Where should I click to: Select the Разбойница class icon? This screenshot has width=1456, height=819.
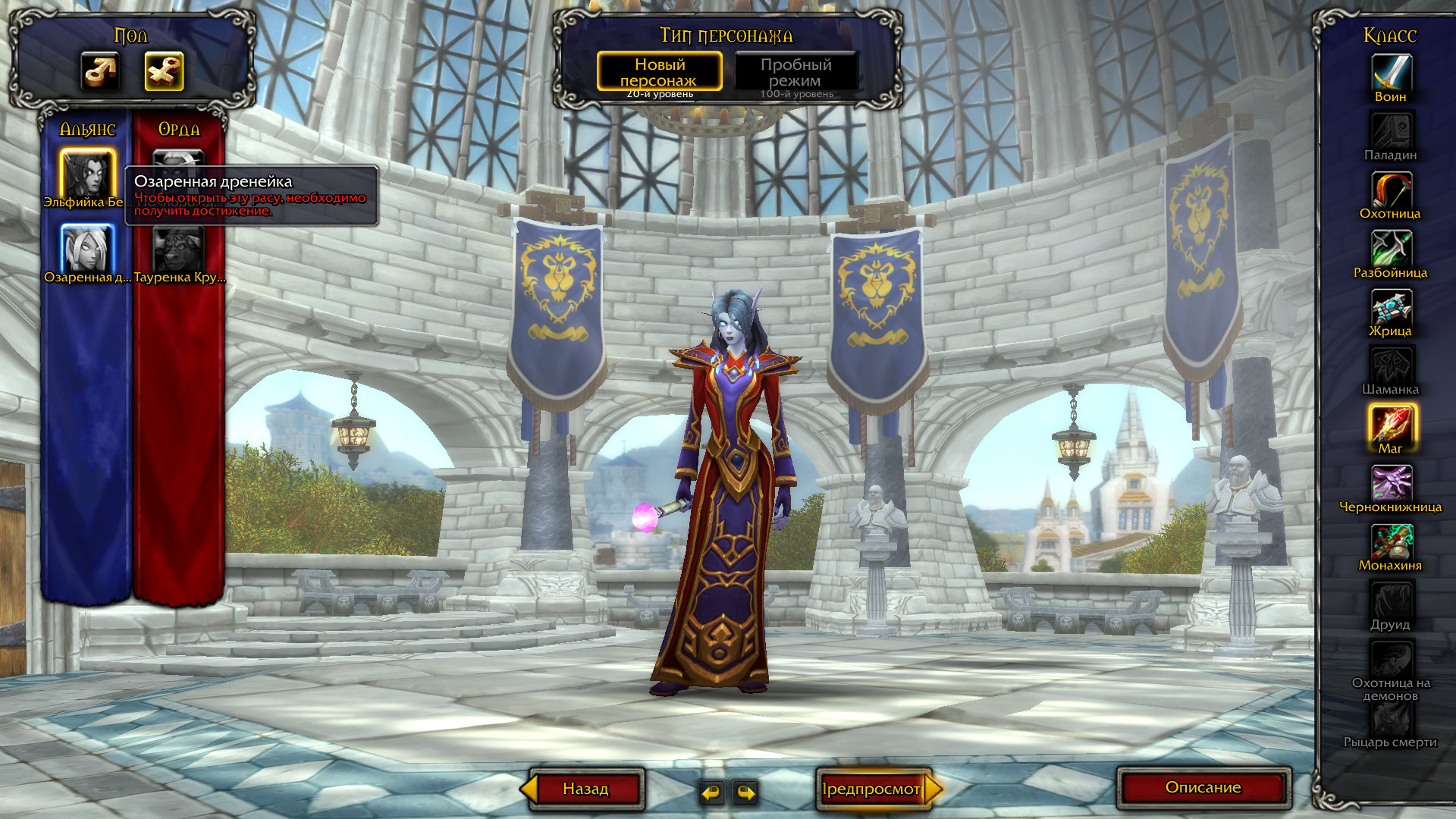[1391, 249]
